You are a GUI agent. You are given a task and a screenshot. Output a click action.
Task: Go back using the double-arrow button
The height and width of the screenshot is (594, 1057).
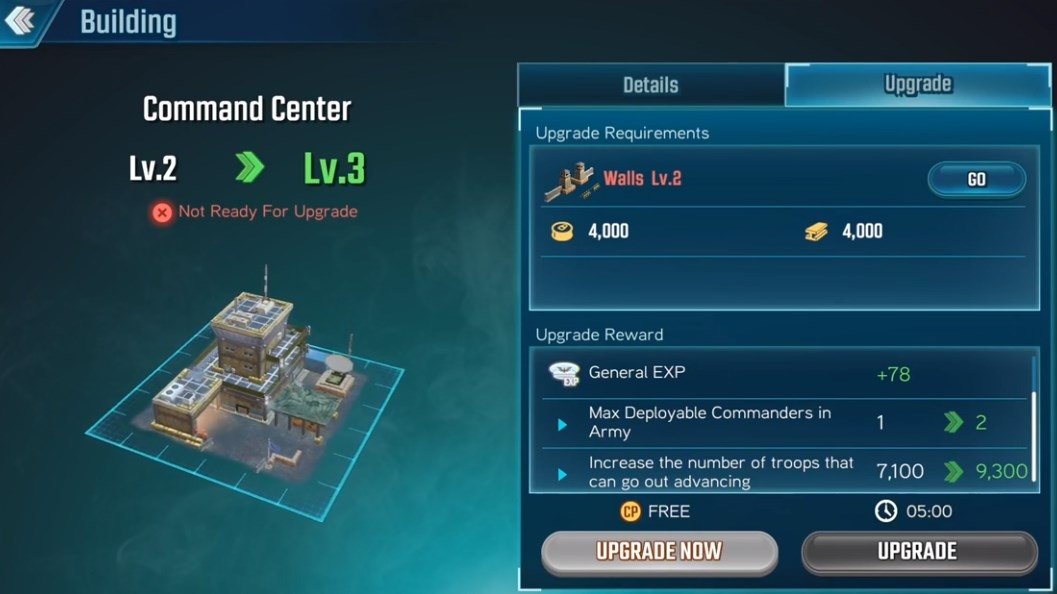coord(23,20)
